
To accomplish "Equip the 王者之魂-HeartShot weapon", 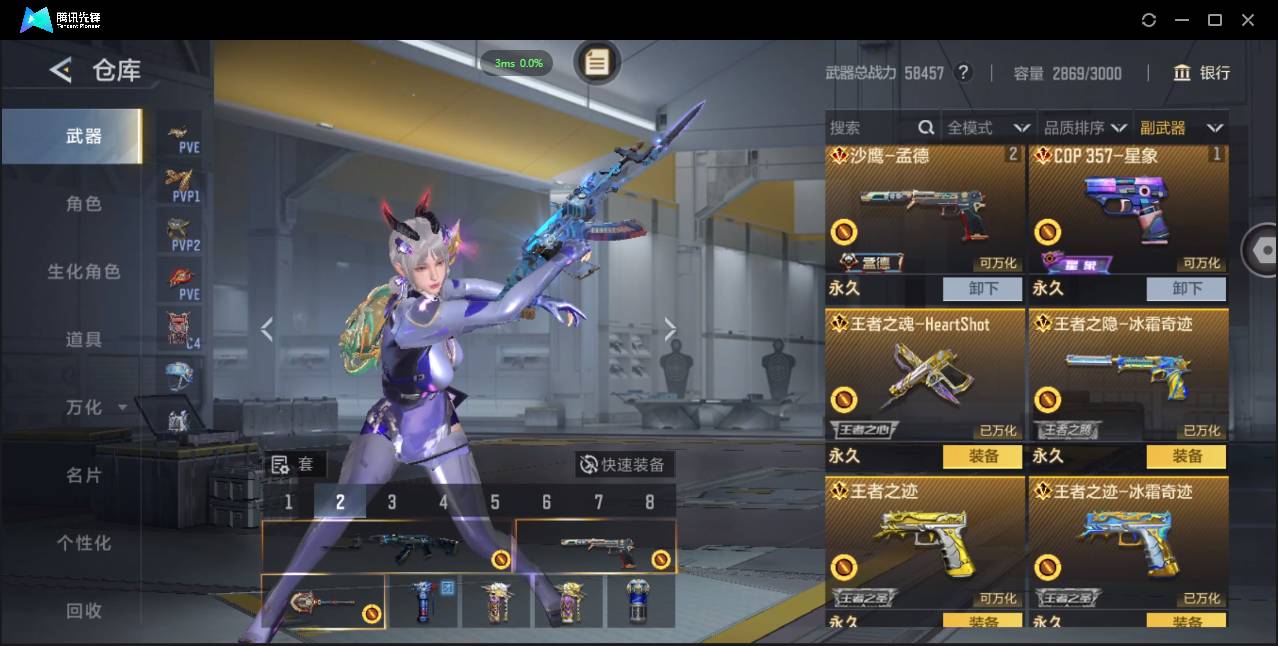I will [x=983, y=457].
